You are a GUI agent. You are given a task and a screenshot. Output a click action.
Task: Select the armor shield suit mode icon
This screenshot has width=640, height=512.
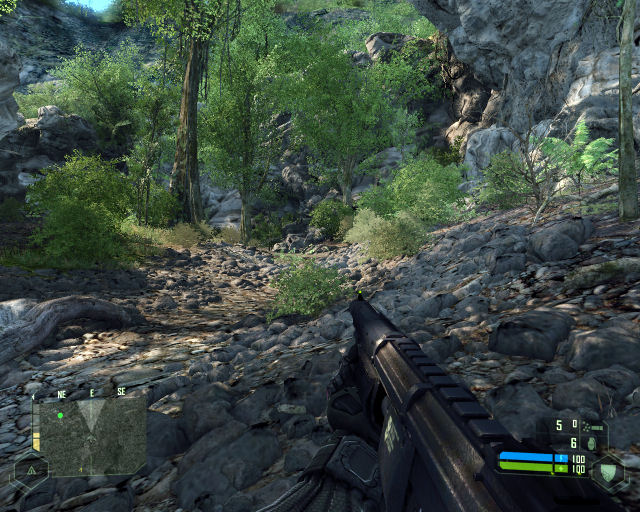pos(607,473)
